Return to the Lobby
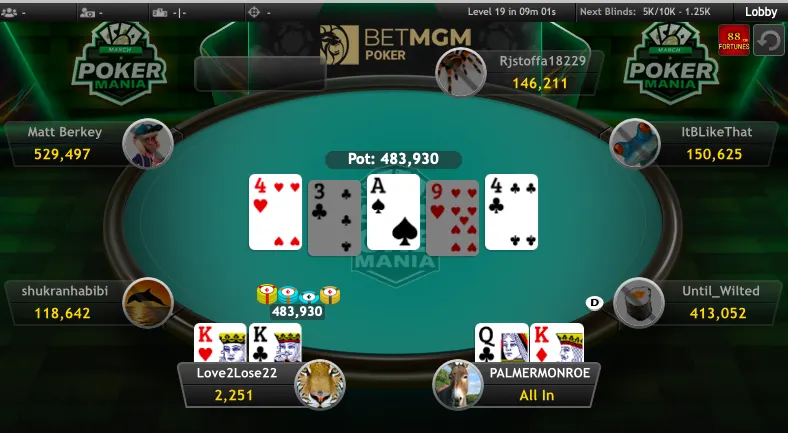The image size is (788, 433). pyautogui.click(x=761, y=12)
